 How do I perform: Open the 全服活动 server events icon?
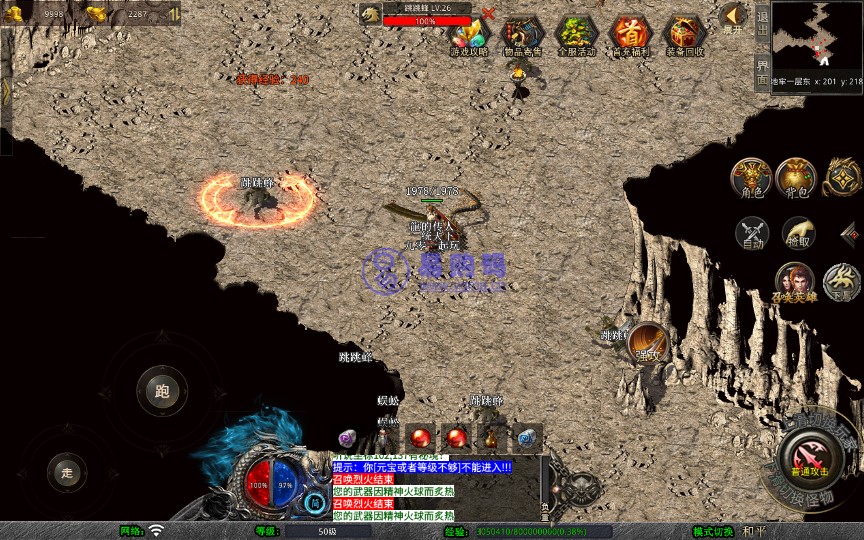[576, 34]
